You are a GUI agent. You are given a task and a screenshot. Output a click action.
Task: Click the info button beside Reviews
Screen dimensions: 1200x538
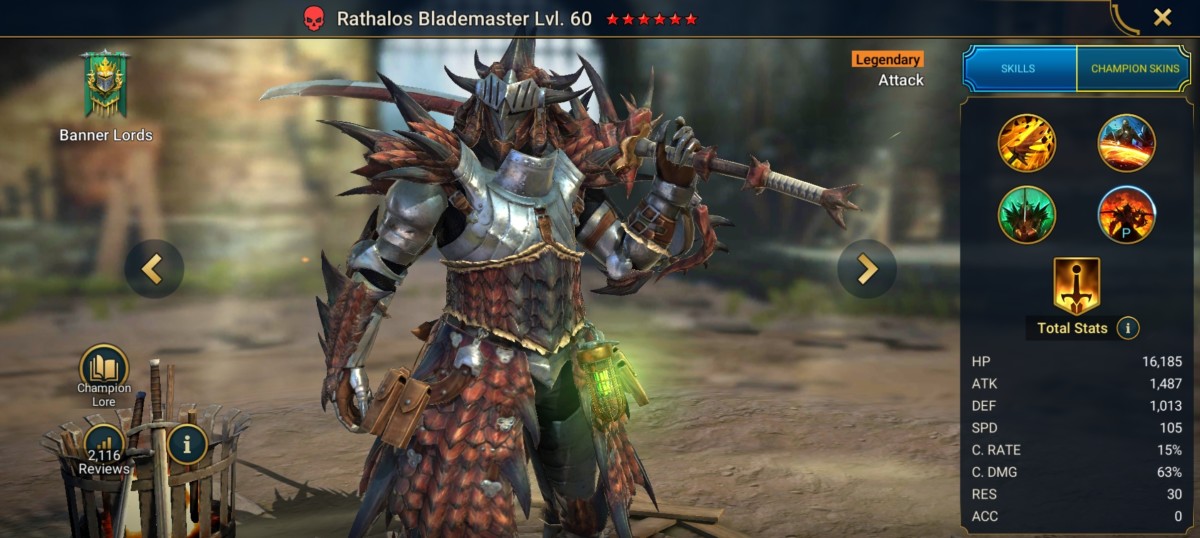tap(187, 444)
